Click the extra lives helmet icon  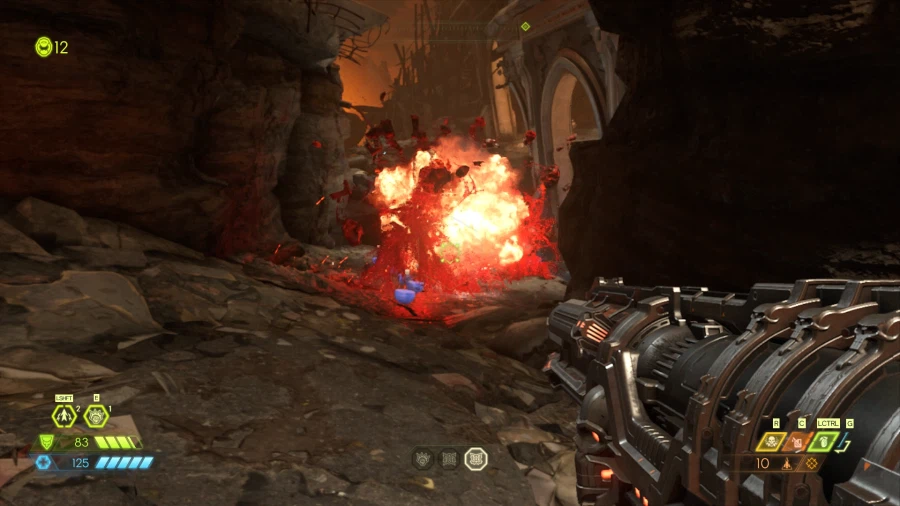[43, 46]
